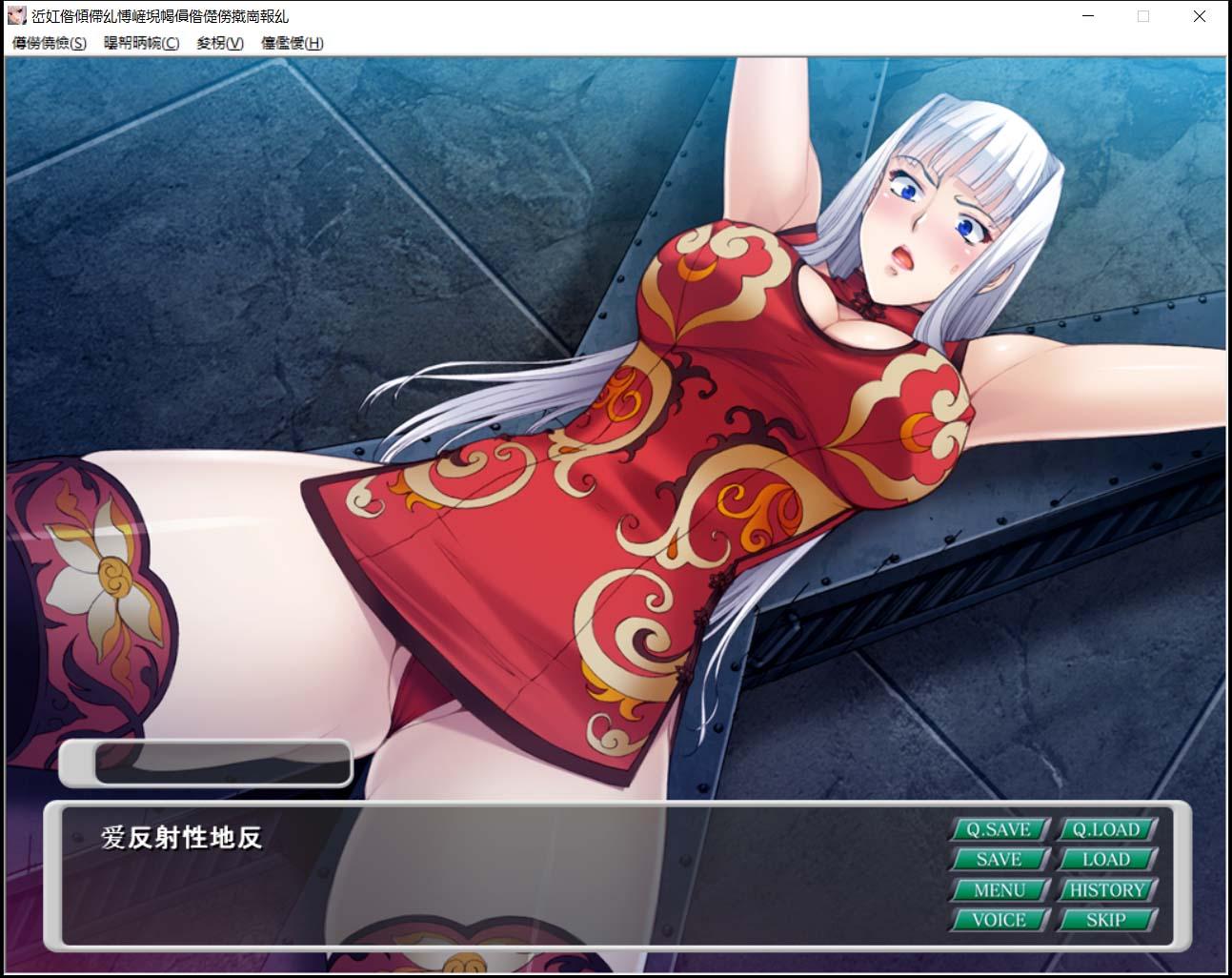Enable SKIP mode

pos(1107,920)
